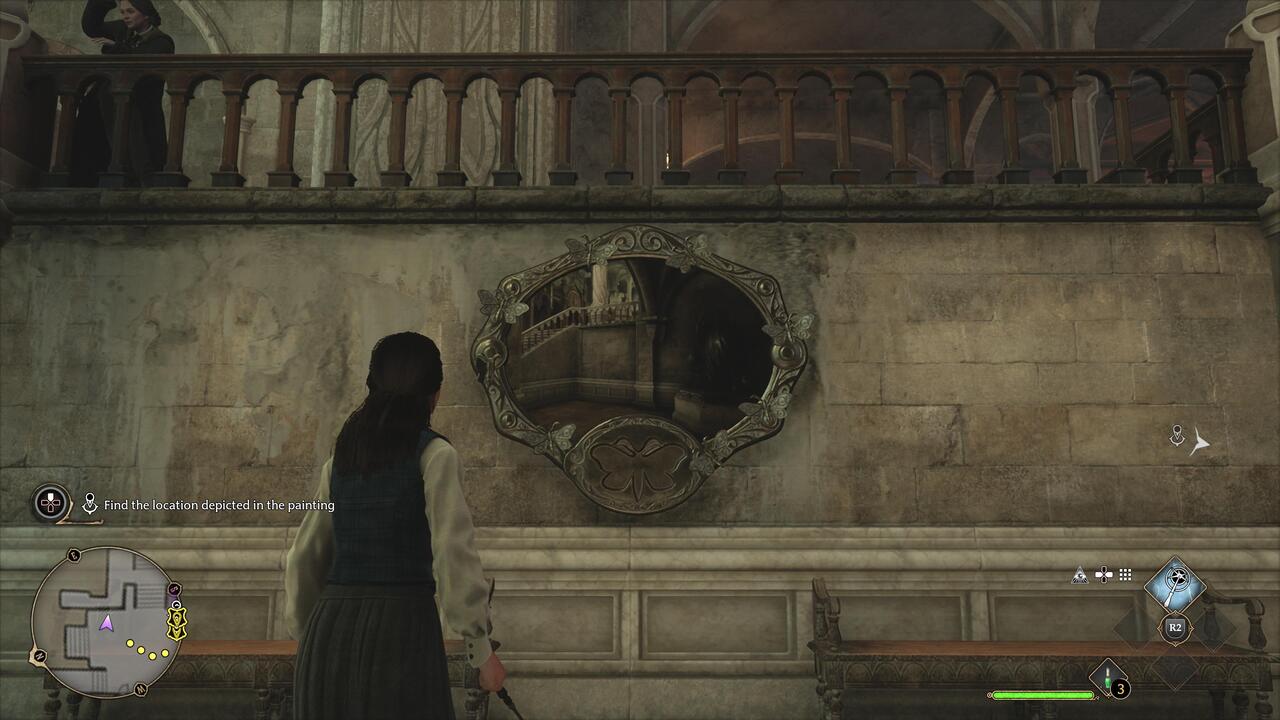The height and width of the screenshot is (720, 1280).
Task: Click the potion count badge showing 3
Action: pos(1120,690)
